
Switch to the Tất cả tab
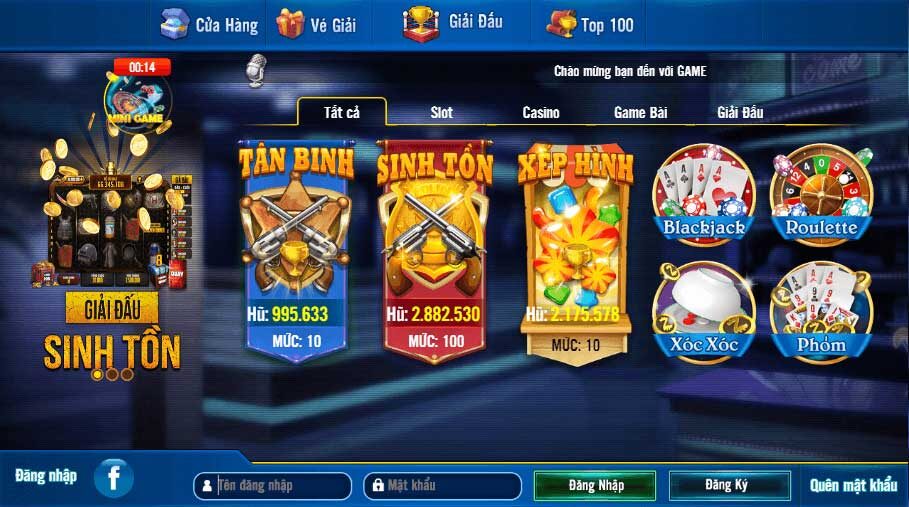coord(341,112)
